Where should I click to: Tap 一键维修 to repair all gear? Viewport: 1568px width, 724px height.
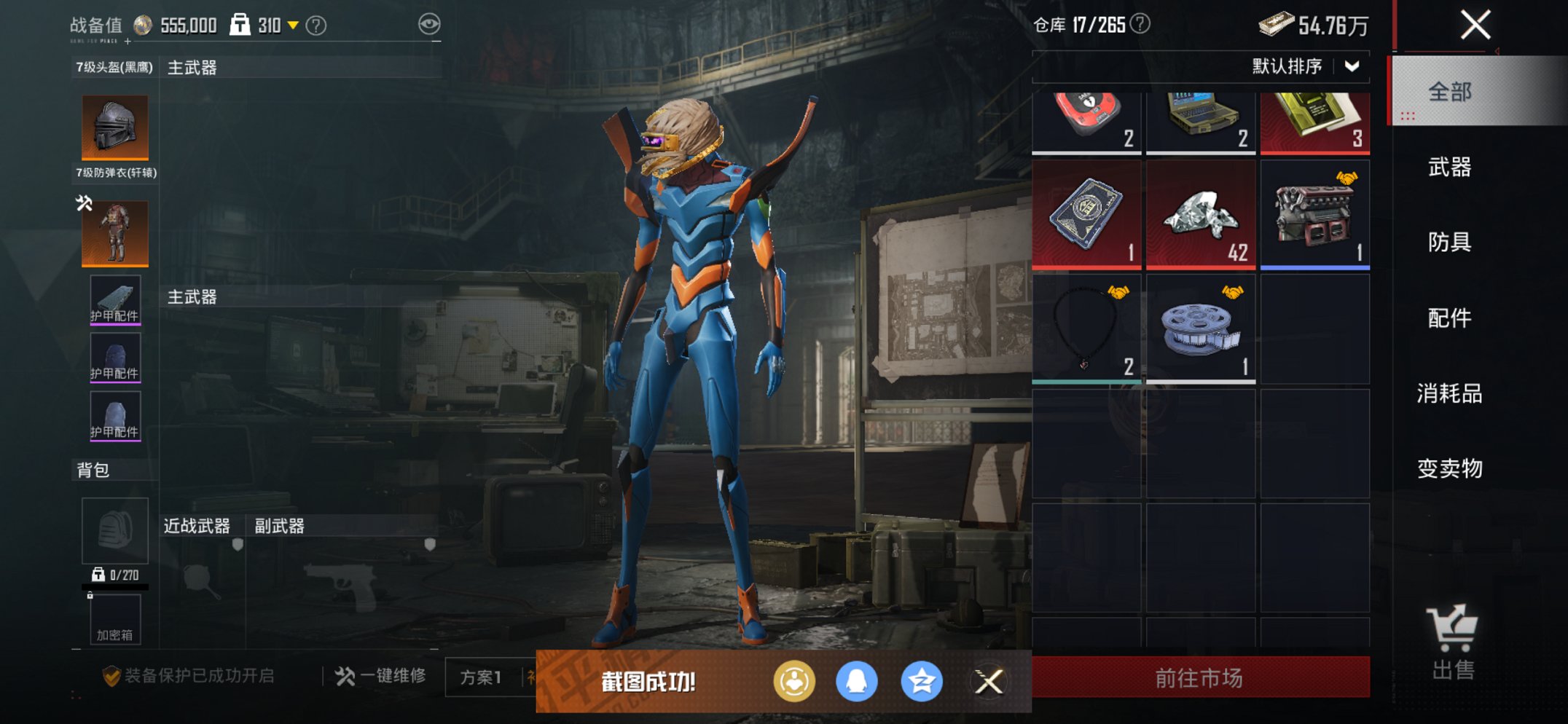381,677
